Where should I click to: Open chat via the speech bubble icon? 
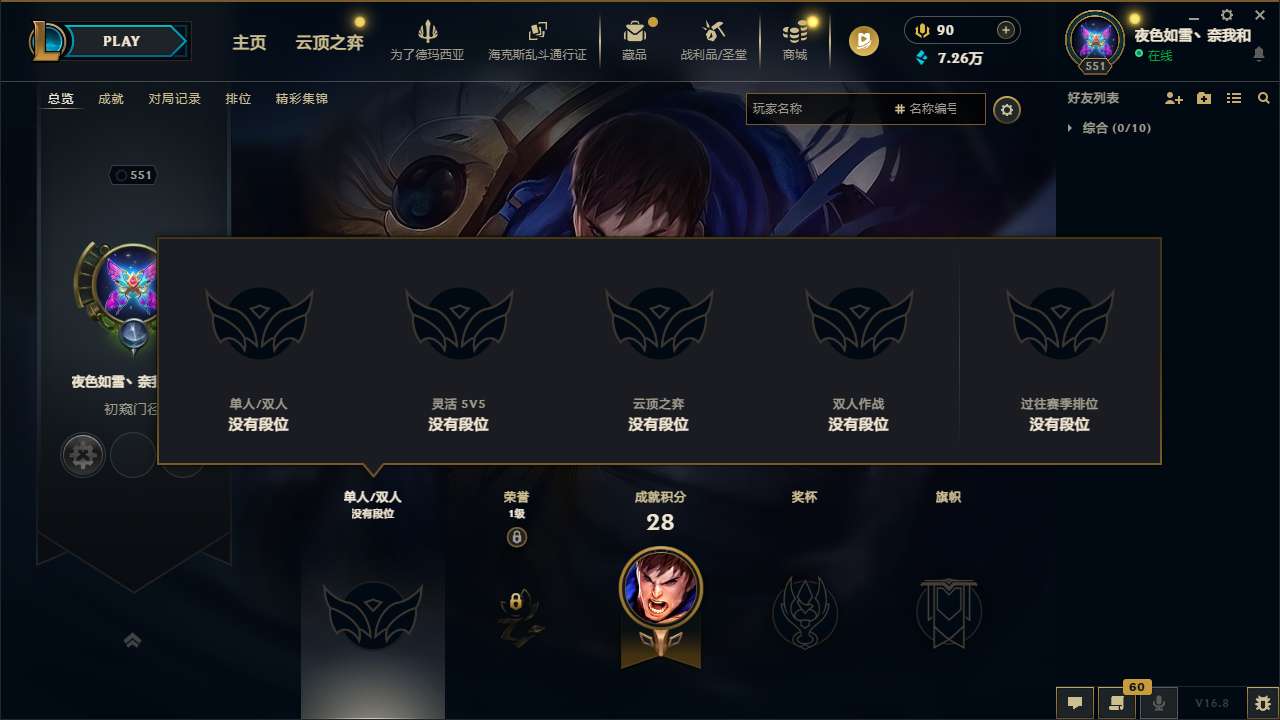pyautogui.click(x=1075, y=704)
